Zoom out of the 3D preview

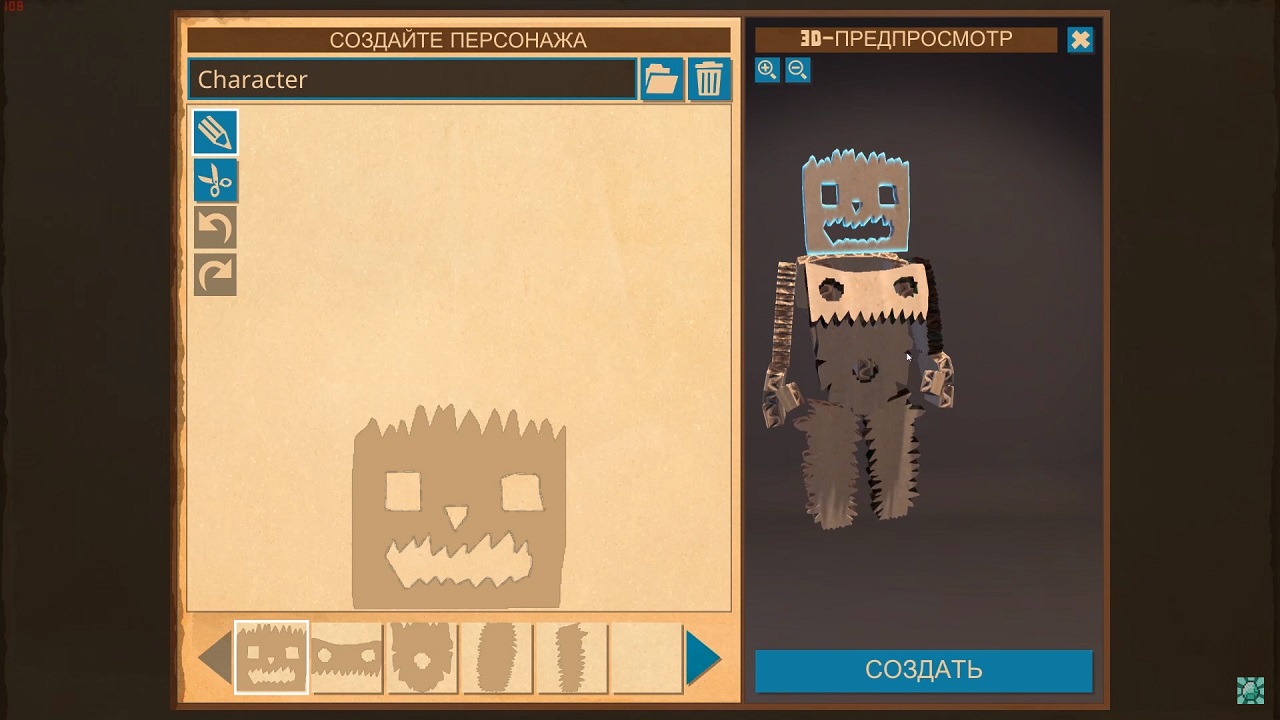point(797,69)
